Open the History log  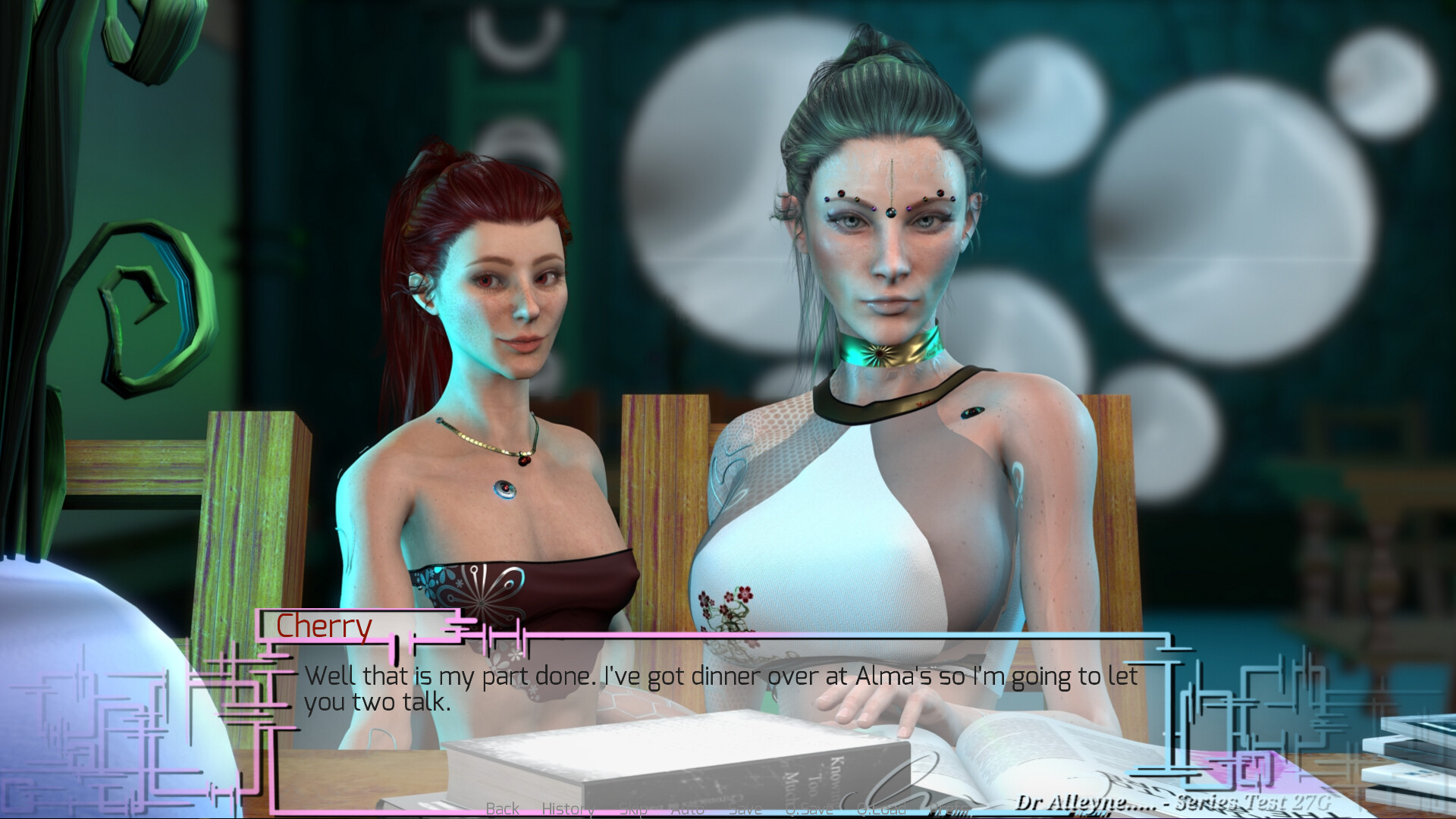tap(569, 808)
